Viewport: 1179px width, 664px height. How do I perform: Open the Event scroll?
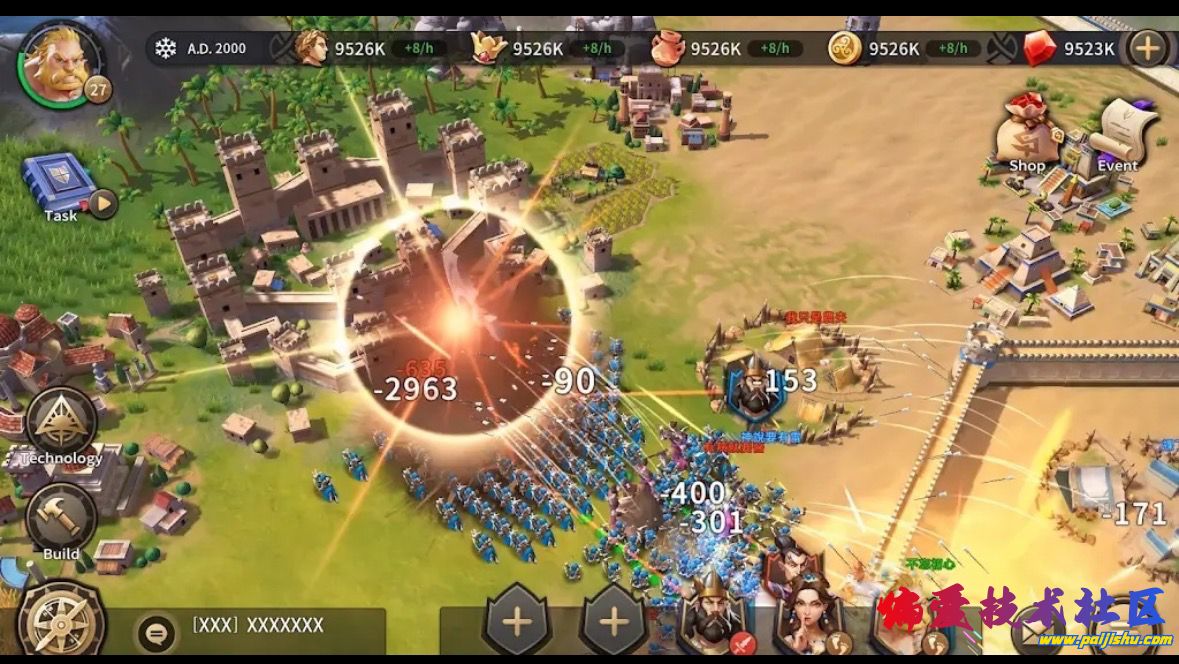(1121, 135)
